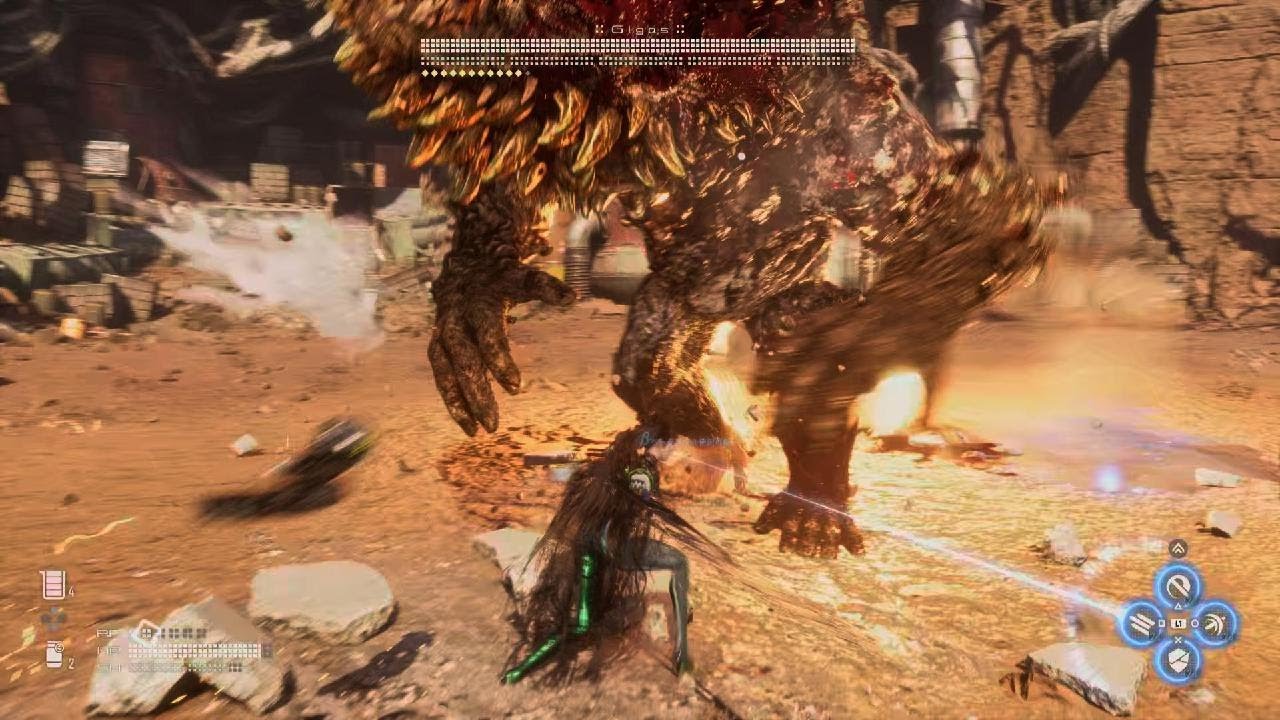The width and height of the screenshot is (1280, 720).
Task: Use the triple-slash skill icon
Action: [1142, 624]
